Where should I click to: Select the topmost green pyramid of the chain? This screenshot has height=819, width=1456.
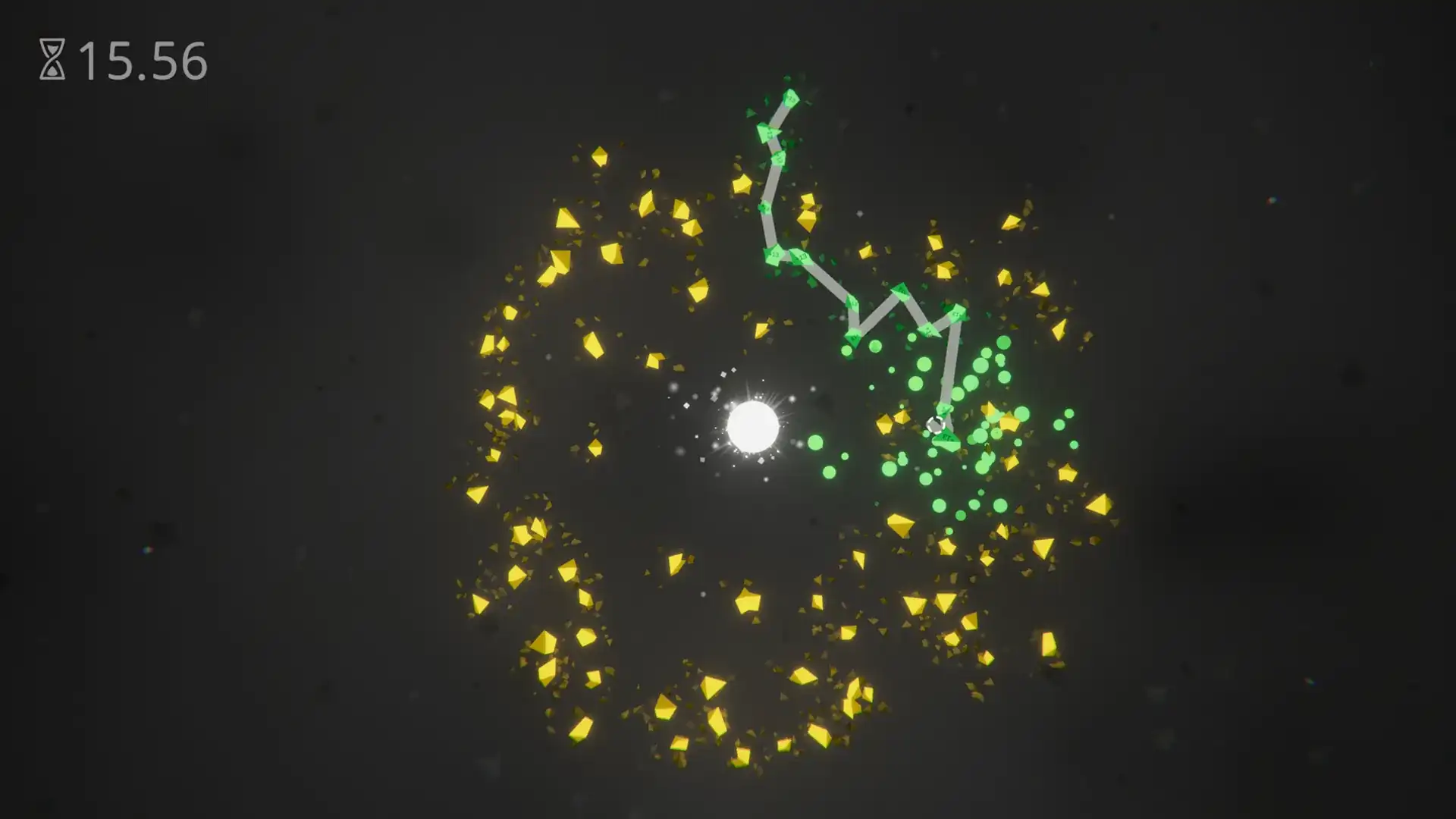tap(790, 99)
